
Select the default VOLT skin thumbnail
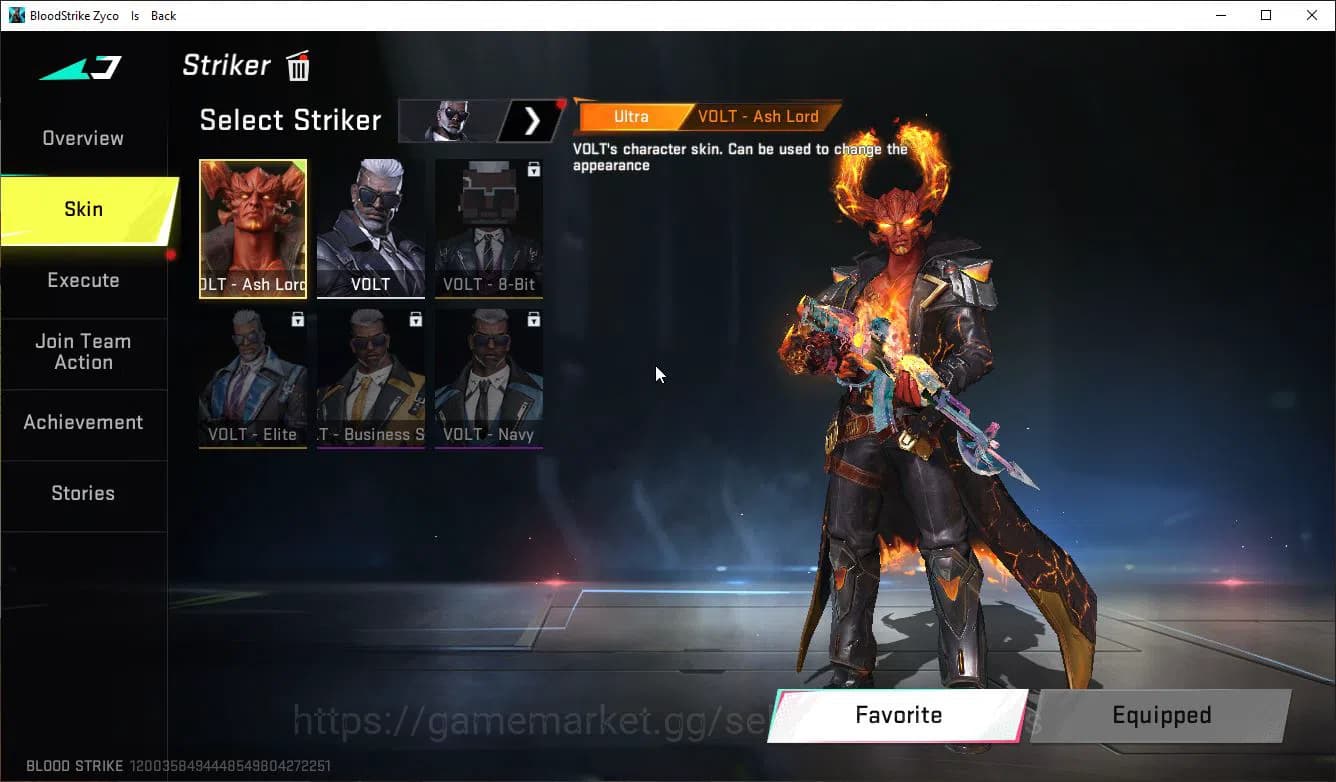[371, 228]
